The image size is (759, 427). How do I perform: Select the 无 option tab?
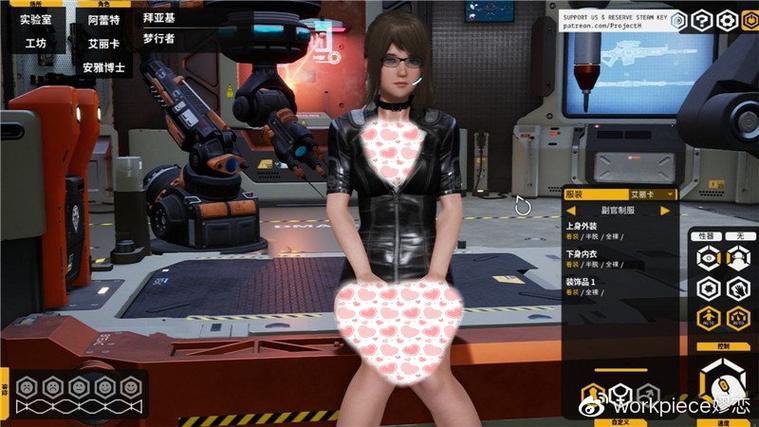point(740,237)
